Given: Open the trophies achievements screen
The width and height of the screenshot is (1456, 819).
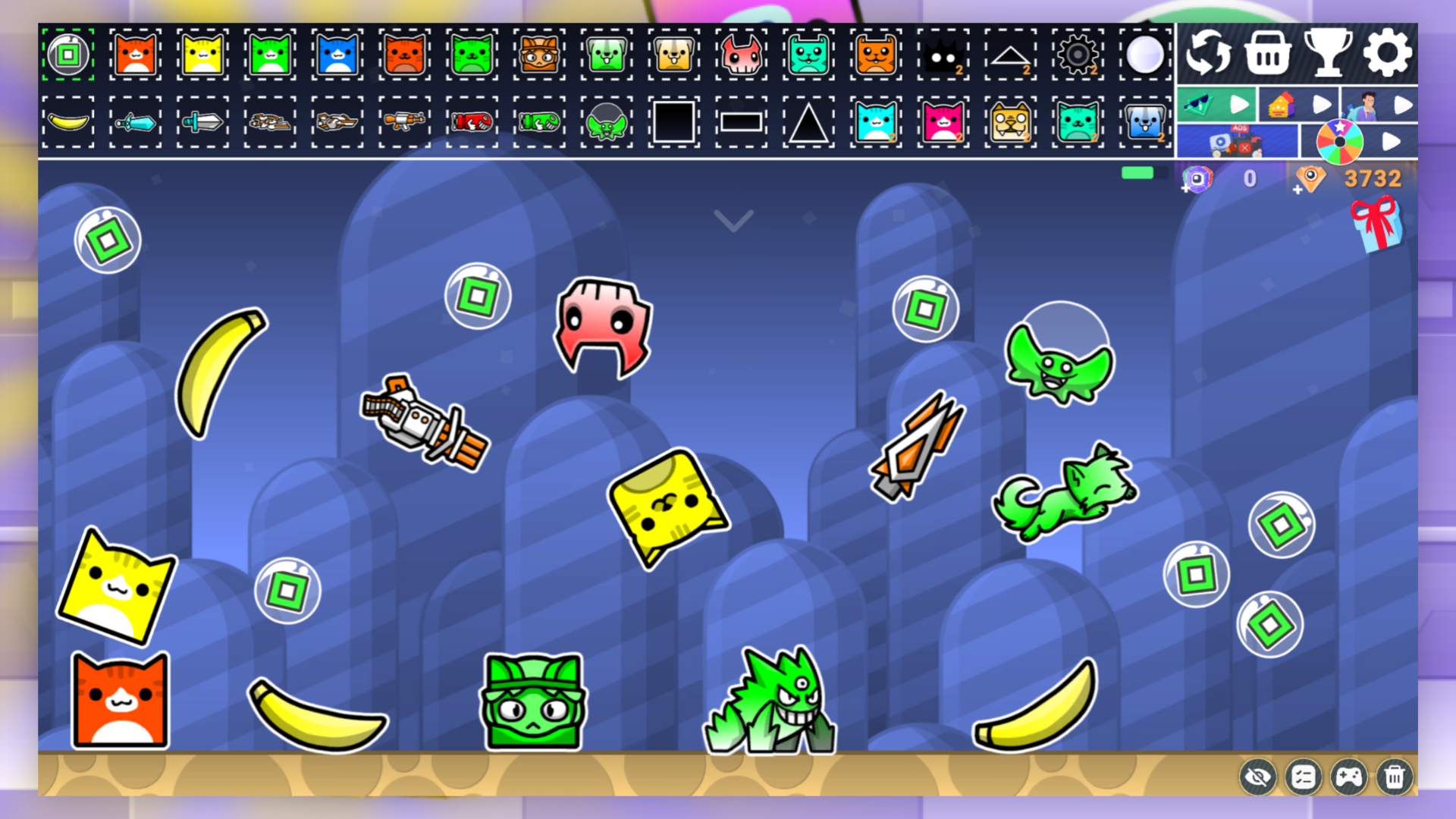Looking at the screenshot, I should tap(1327, 53).
